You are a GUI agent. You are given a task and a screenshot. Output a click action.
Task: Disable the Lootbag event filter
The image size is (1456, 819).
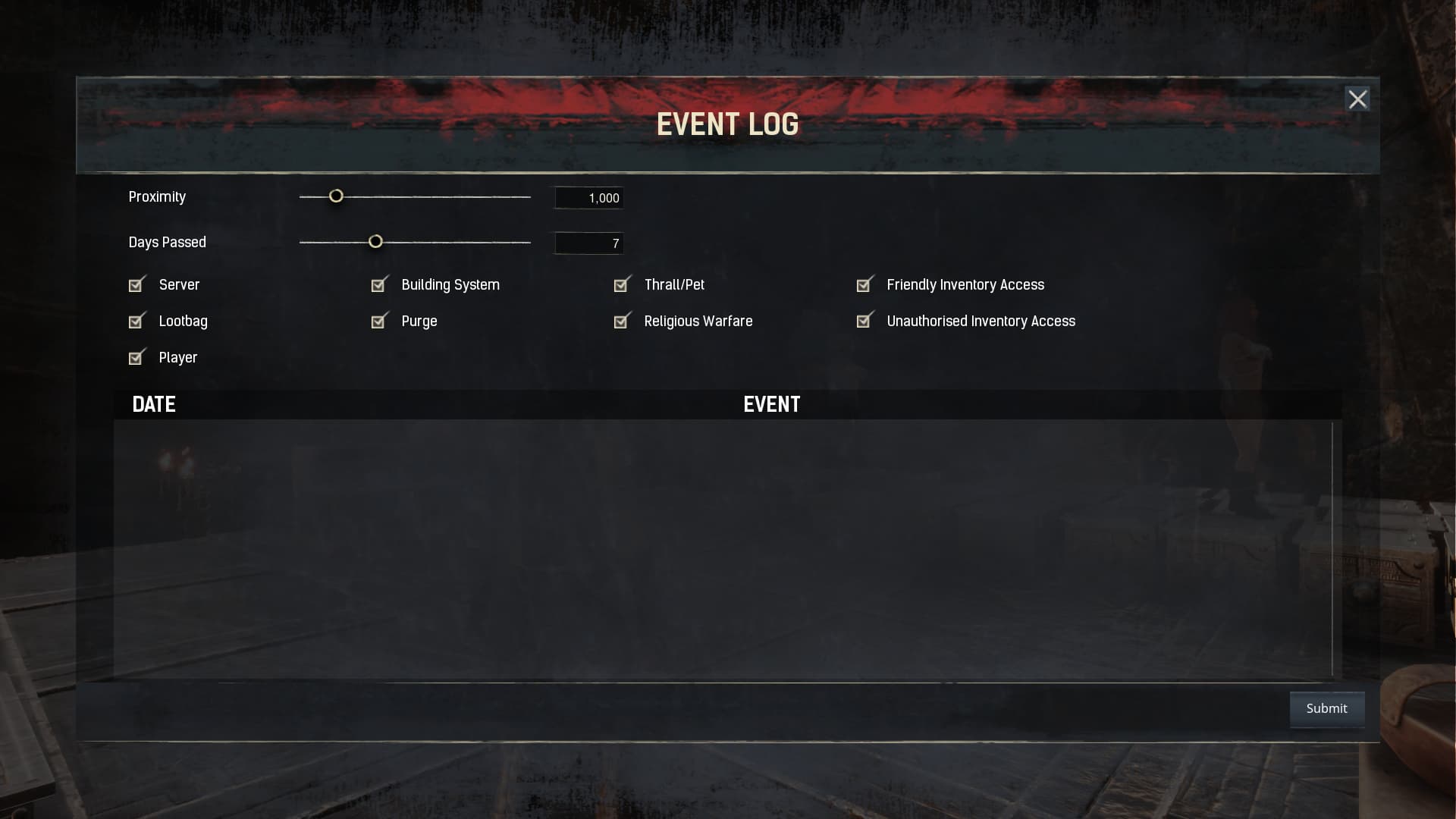[136, 321]
